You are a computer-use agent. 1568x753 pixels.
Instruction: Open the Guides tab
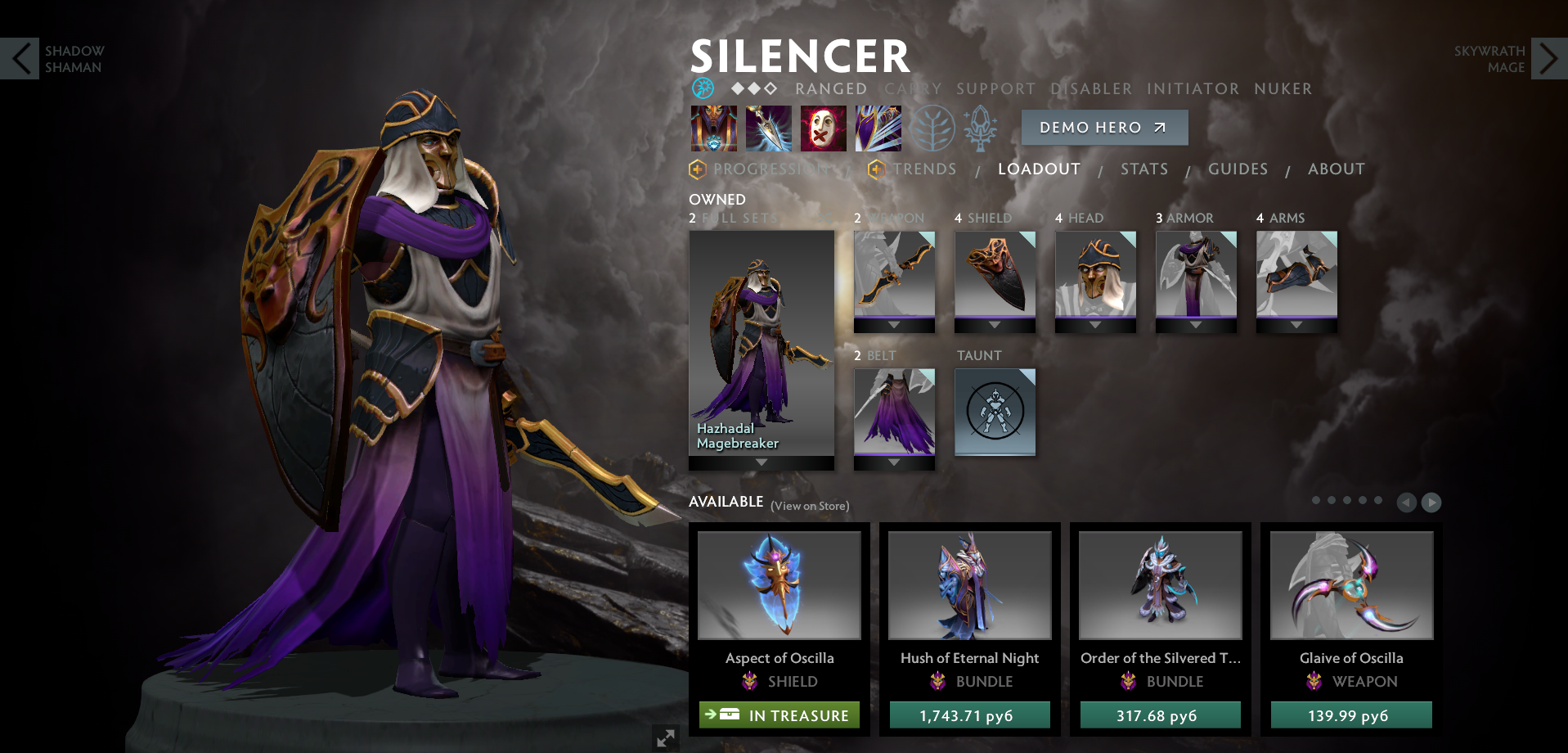tap(1238, 169)
